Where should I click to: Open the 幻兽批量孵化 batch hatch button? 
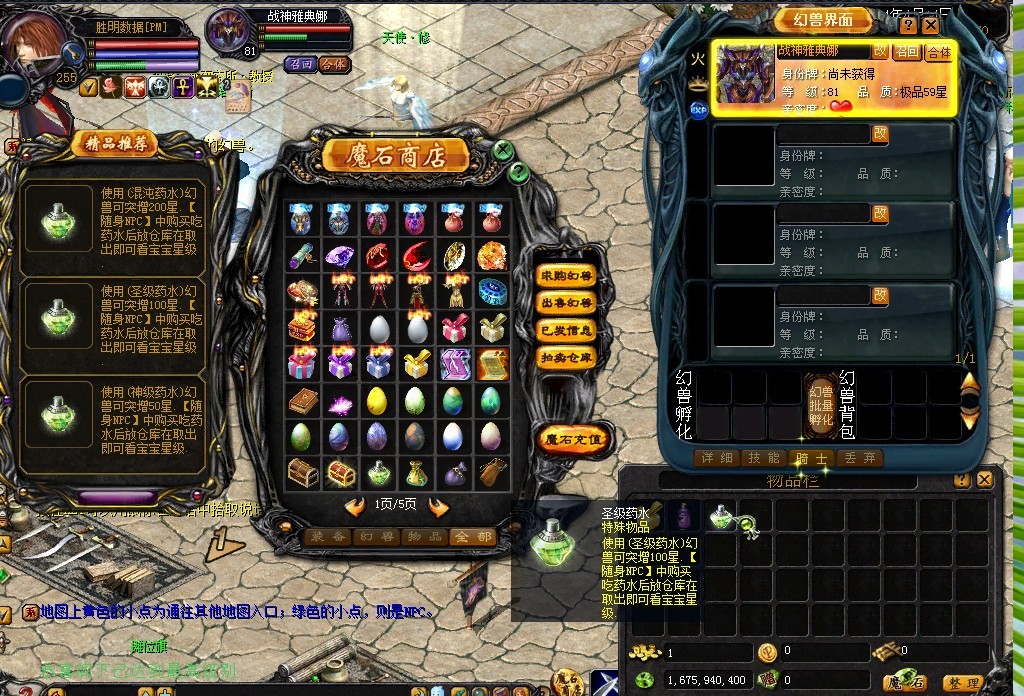pyautogui.click(x=821, y=404)
